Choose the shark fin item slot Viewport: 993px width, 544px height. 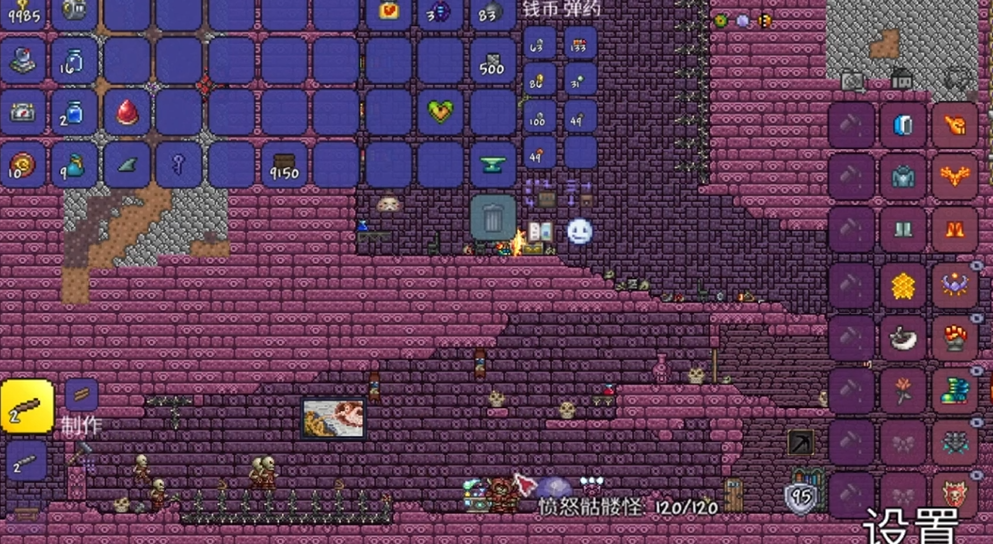click(x=127, y=165)
